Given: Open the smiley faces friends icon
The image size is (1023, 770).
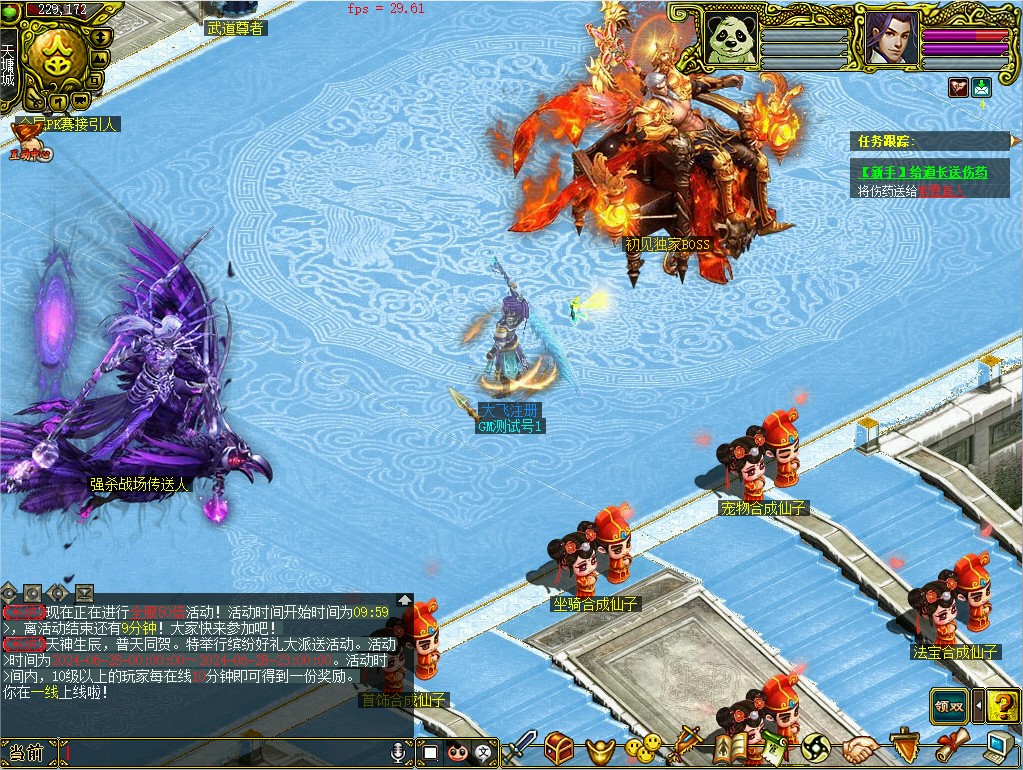Looking at the screenshot, I should coord(642,746).
